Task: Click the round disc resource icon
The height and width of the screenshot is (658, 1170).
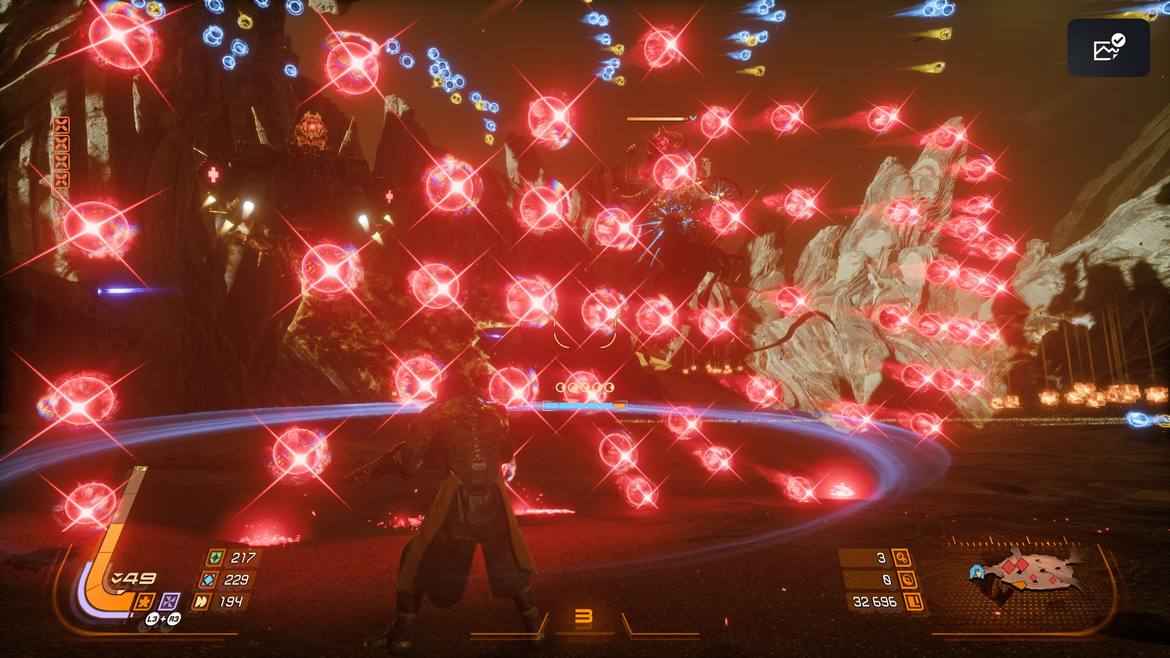Action: 907,580
